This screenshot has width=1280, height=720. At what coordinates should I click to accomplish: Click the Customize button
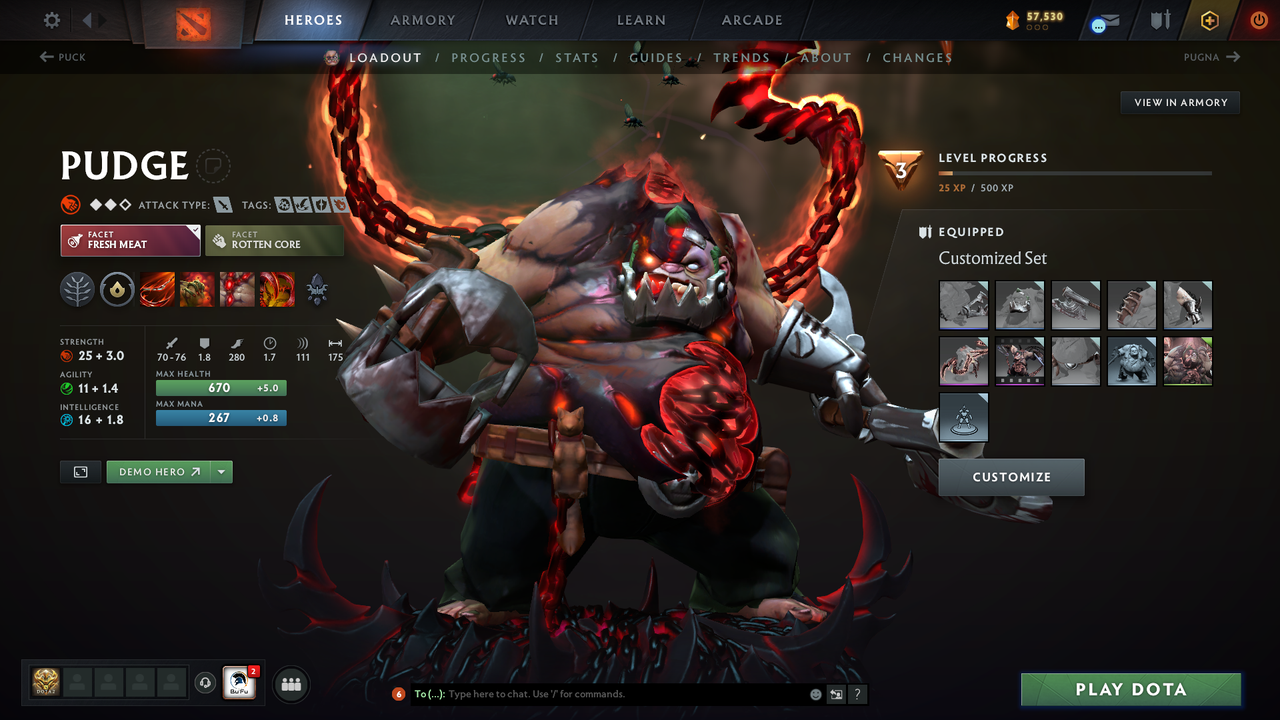click(1011, 477)
